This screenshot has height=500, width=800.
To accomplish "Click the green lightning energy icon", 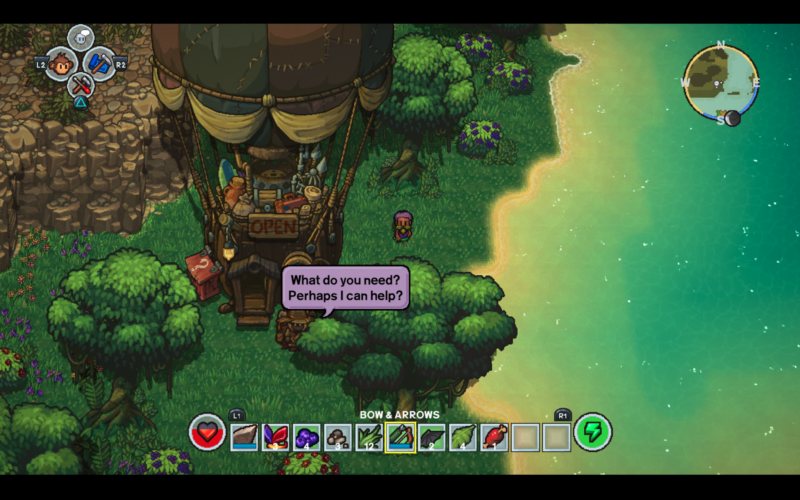I will (592, 432).
